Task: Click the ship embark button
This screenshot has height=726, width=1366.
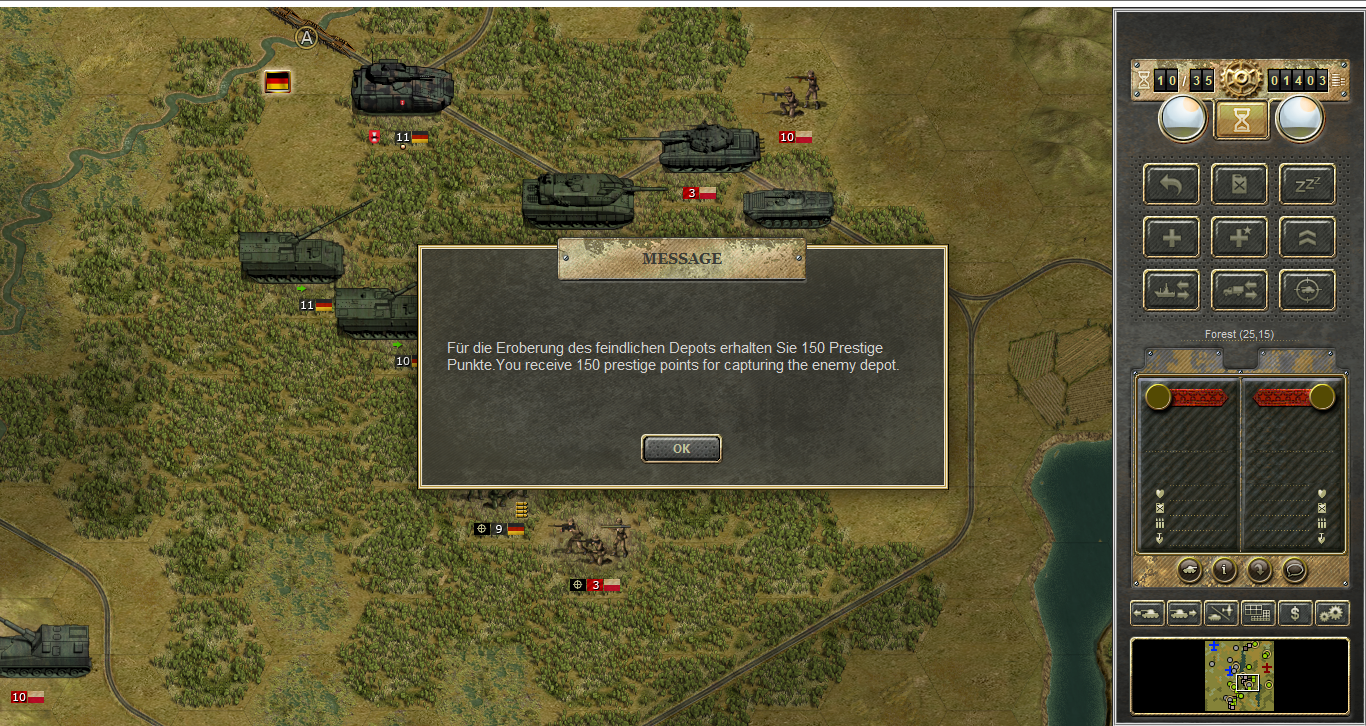Action: click(1172, 290)
